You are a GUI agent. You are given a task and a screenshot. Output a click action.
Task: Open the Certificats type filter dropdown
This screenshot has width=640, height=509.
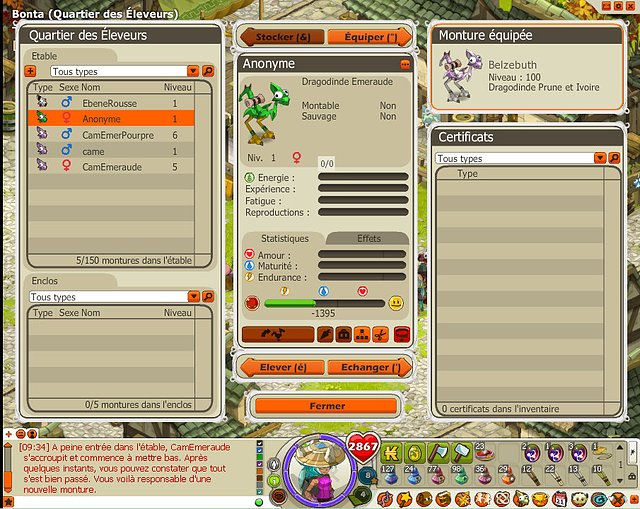coord(600,159)
